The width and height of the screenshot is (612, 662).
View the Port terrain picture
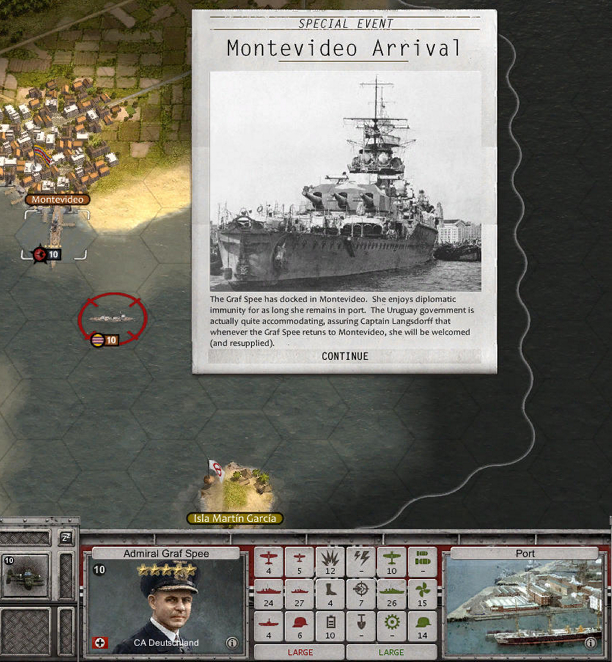tap(525, 605)
